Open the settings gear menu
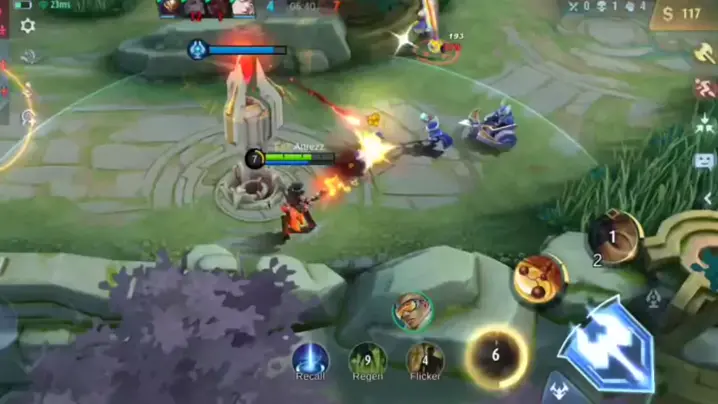 click(x=27, y=26)
